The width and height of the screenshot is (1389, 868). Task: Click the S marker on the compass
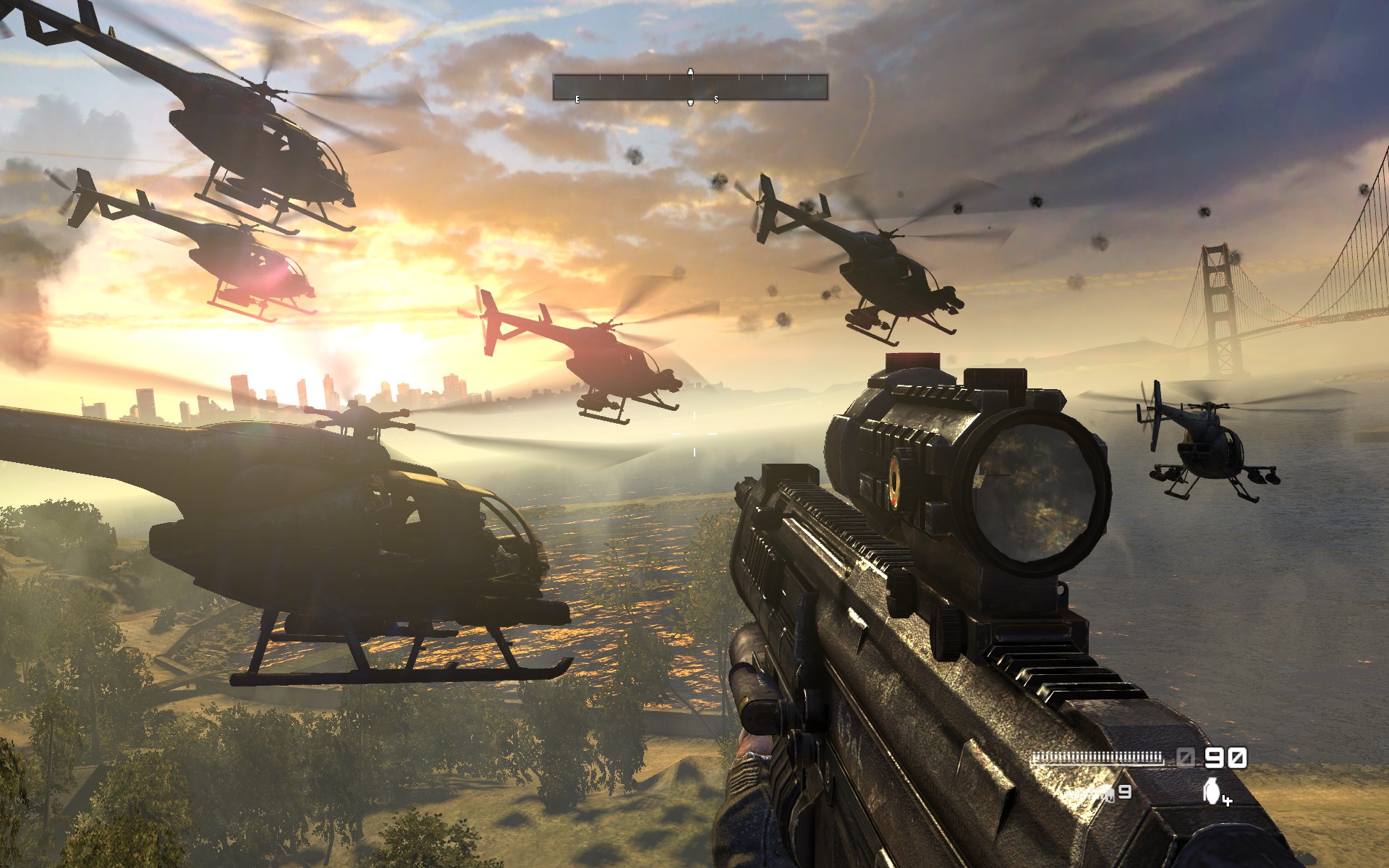(716, 99)
